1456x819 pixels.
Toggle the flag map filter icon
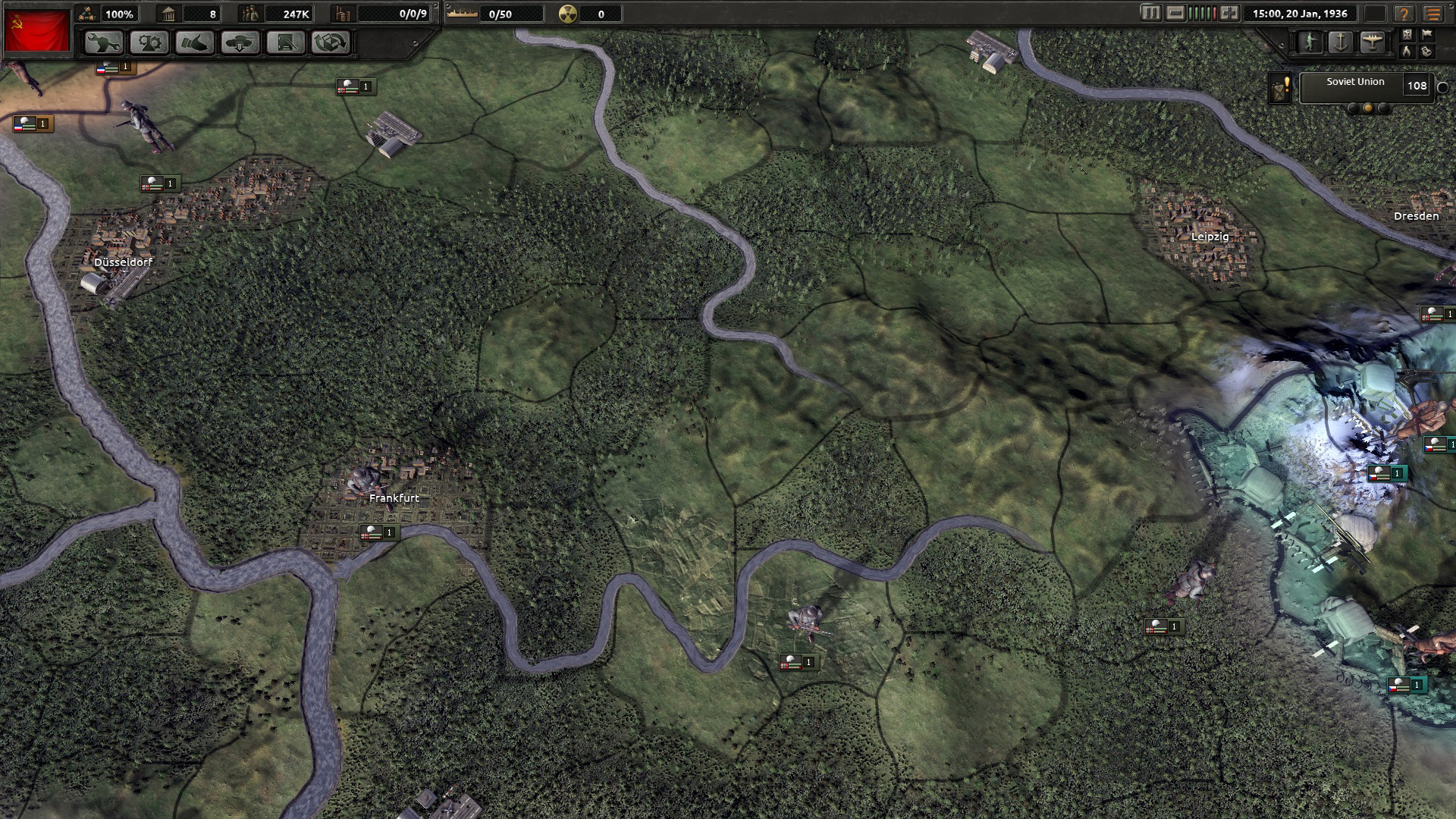[1426, 34]
